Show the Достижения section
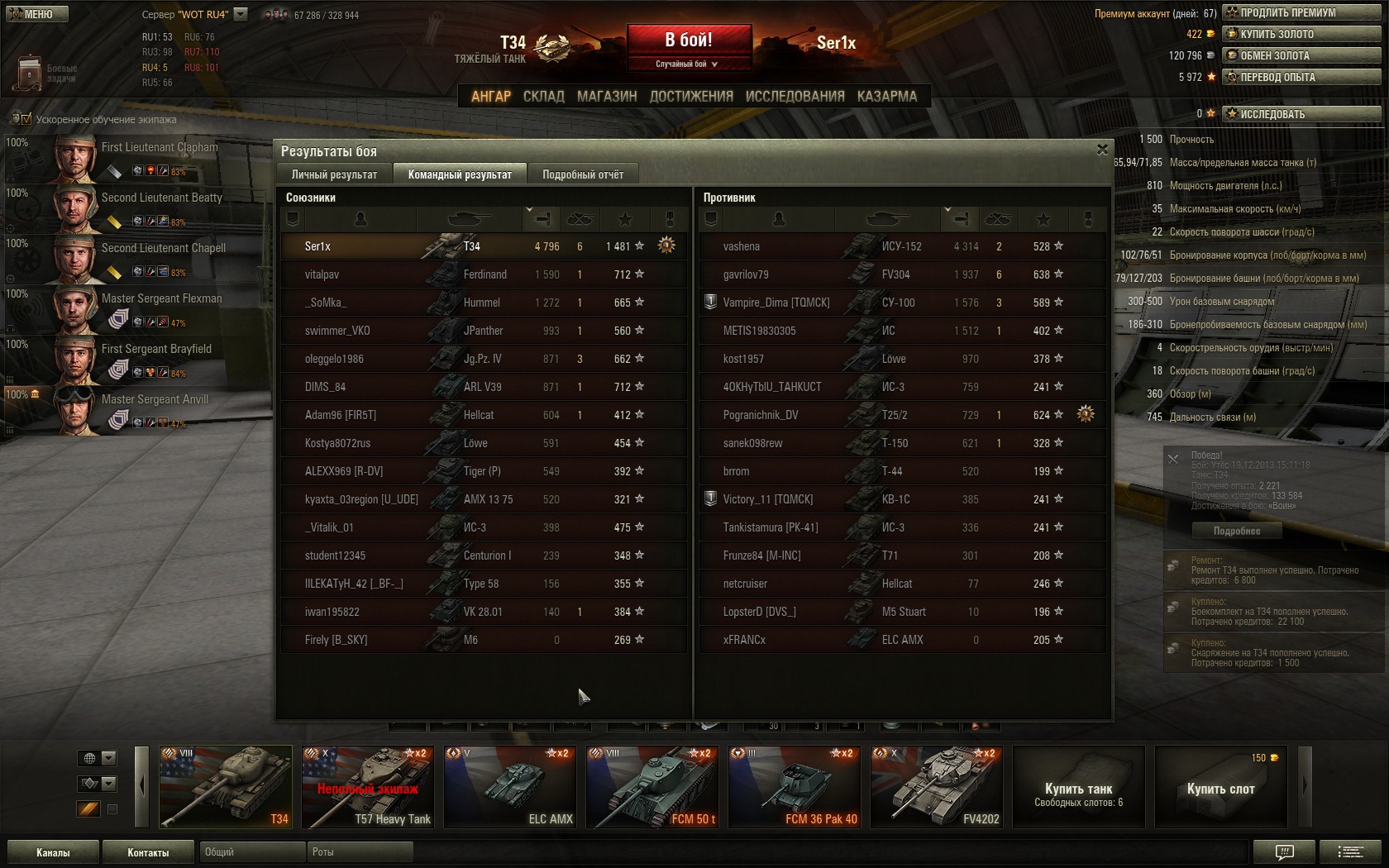This screenshot has width=1389, height=868. click(691, 97)
